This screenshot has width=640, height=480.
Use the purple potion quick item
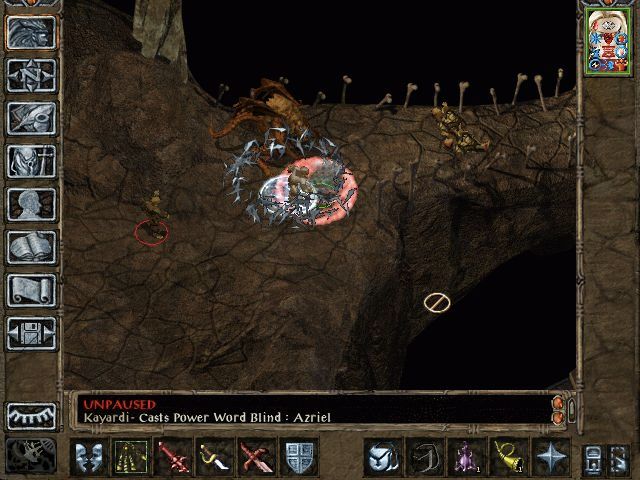pos(466,458)
